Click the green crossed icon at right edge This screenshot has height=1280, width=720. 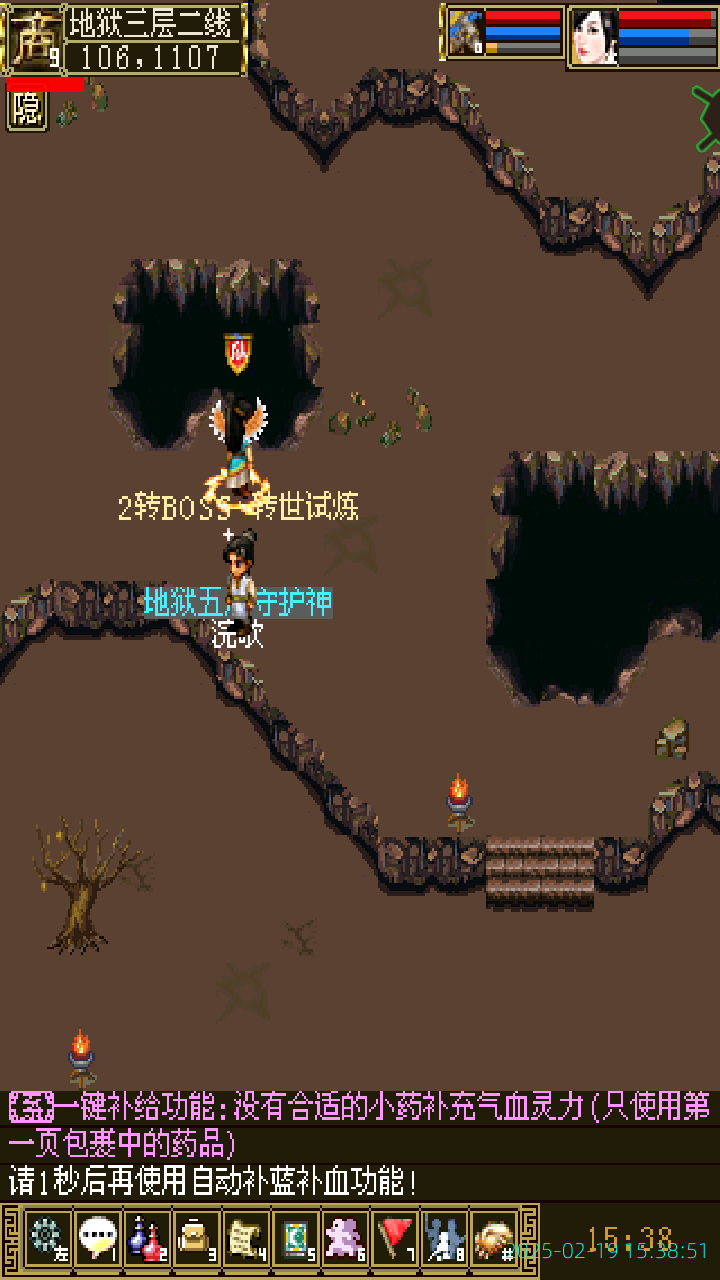click(707, 118)
